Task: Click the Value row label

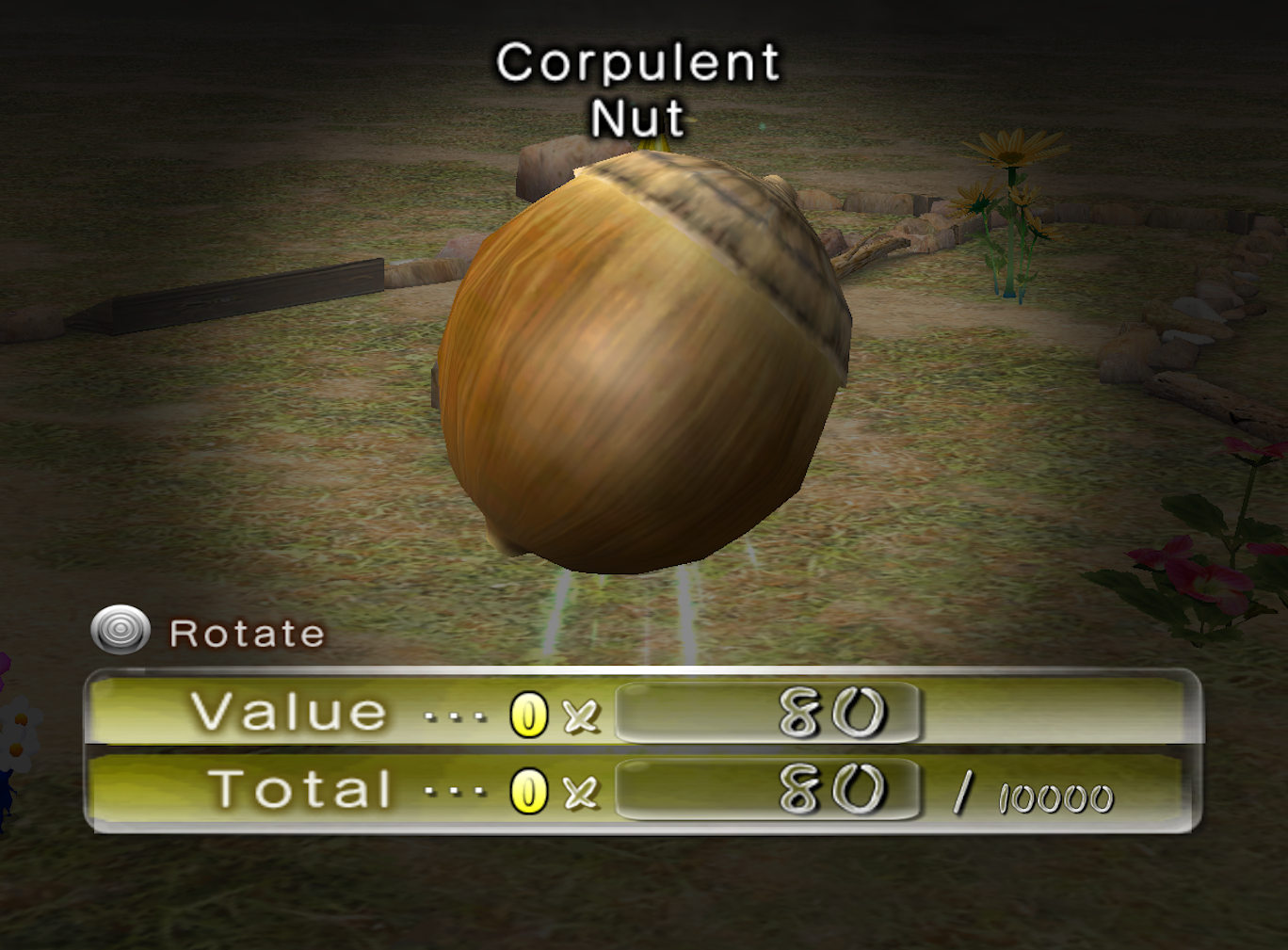Action: click(285, 712)
